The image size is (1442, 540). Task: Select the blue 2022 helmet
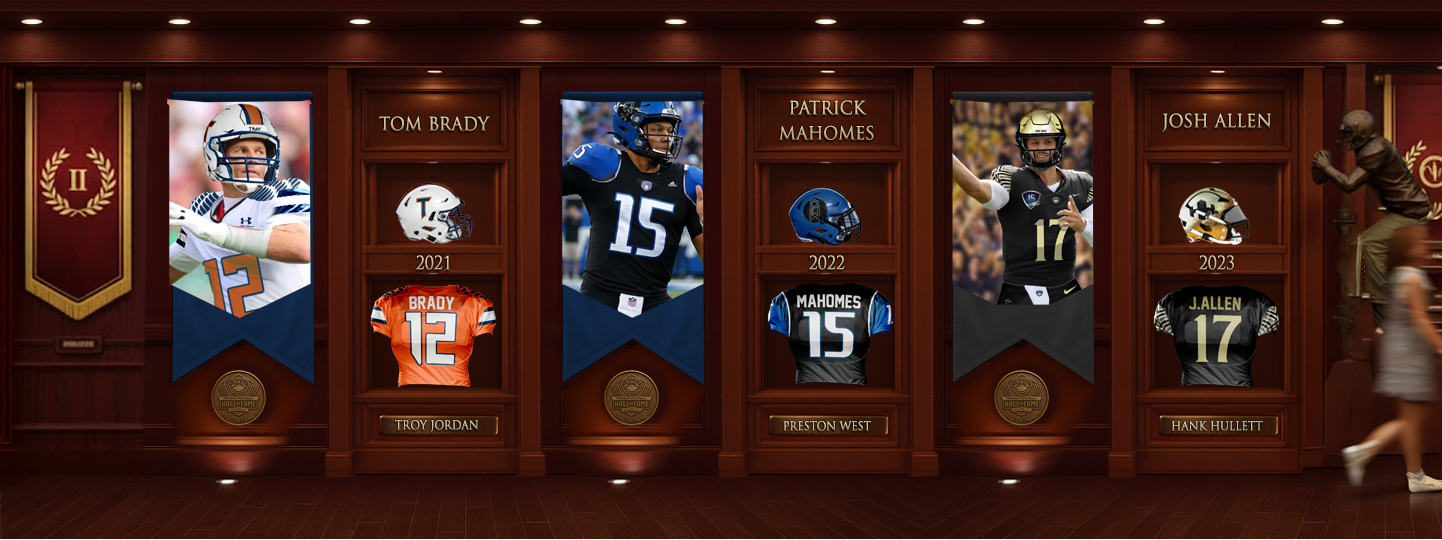point(824,215)
